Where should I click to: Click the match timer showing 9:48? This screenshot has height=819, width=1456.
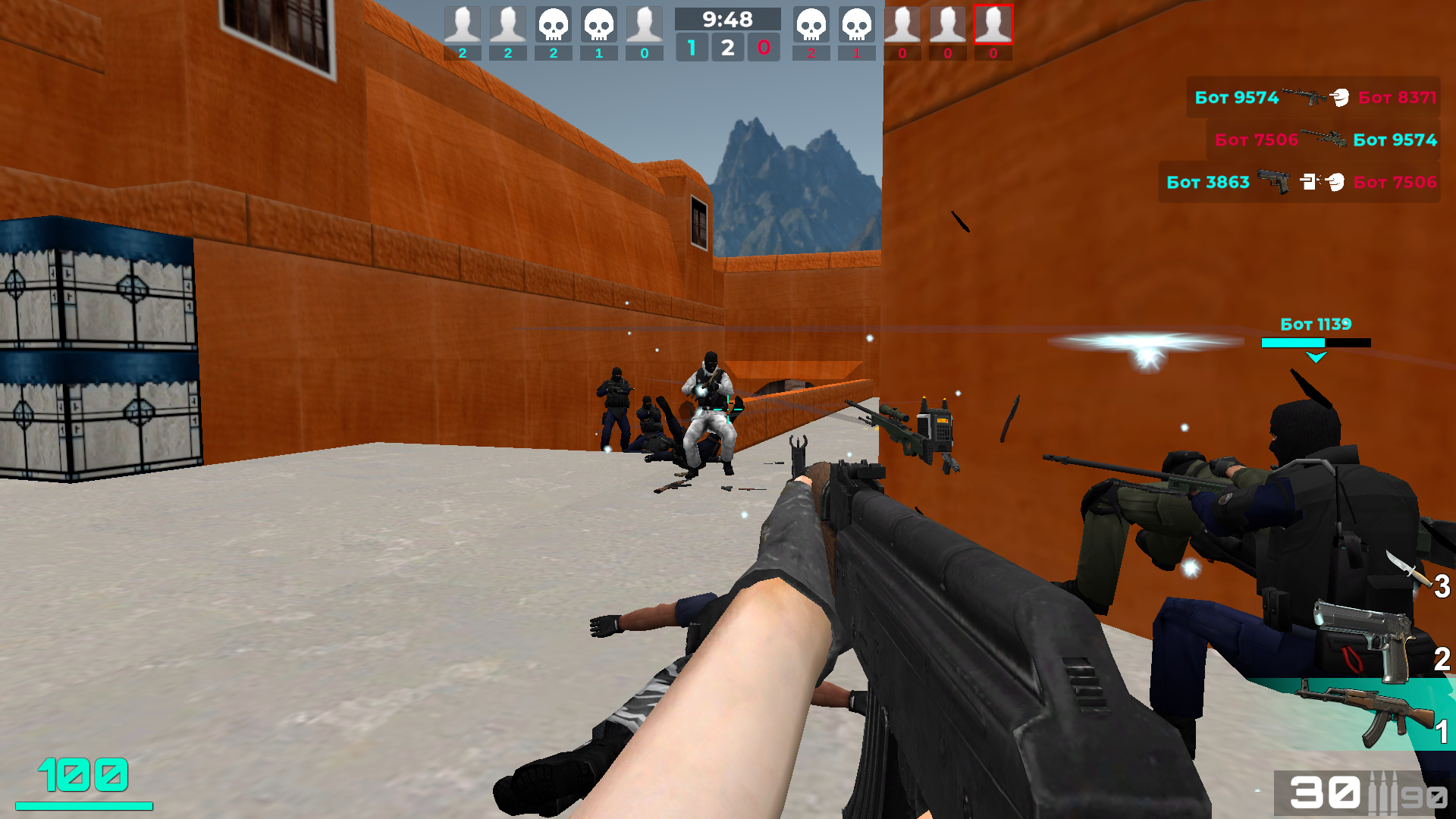[728, 20]
